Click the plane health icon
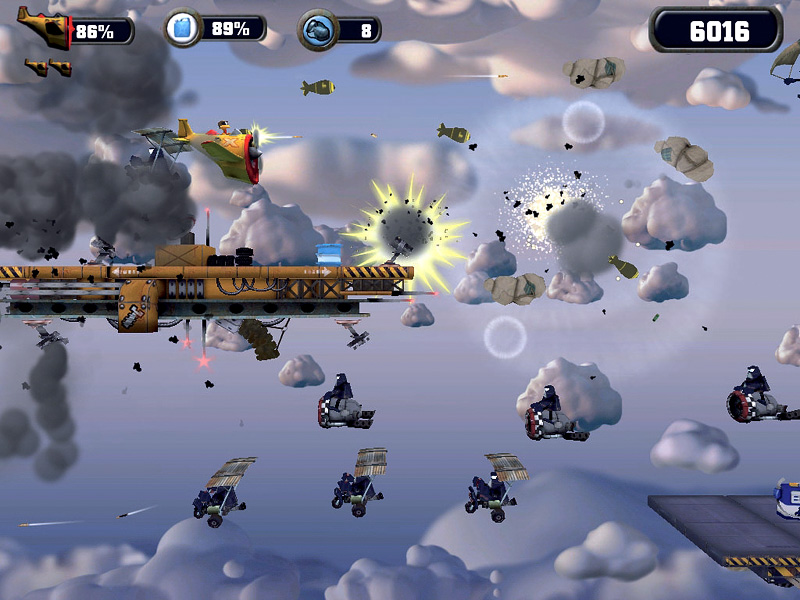 (43, 29)
